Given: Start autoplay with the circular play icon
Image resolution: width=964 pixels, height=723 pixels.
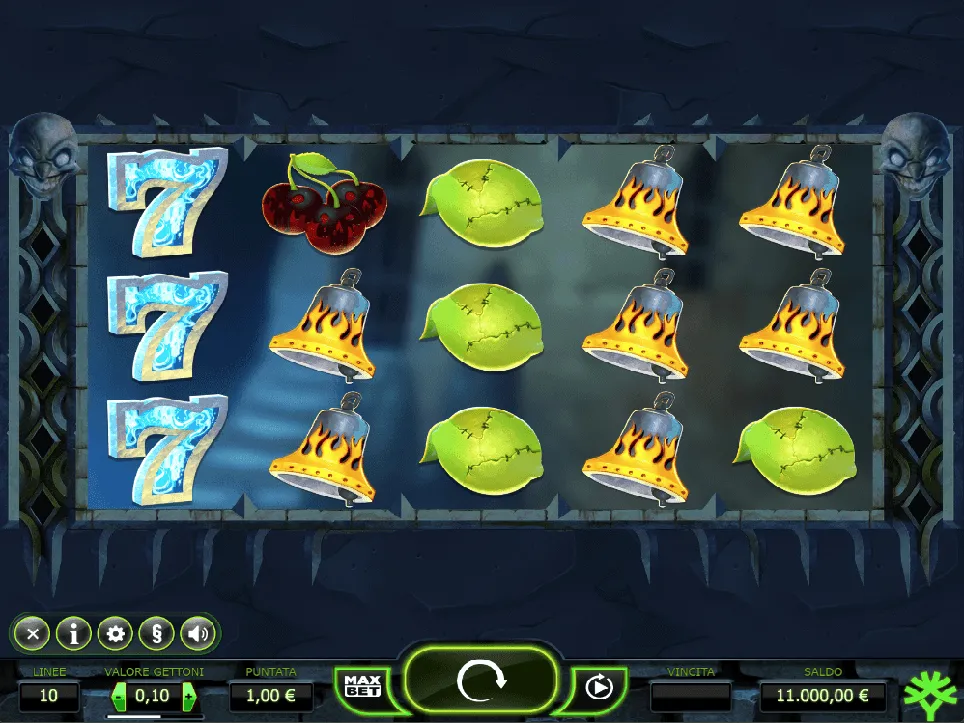Looking at the screenshot, I should (x=598, y=687).
